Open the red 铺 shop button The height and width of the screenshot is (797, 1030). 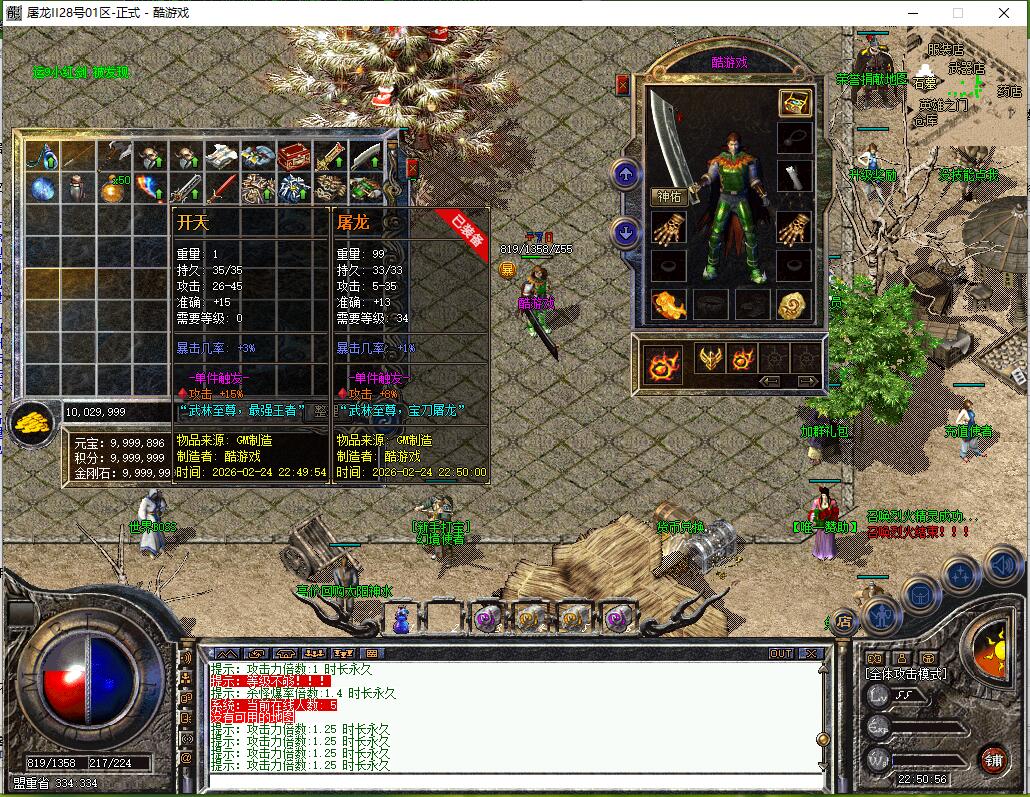tap(993, 759)
